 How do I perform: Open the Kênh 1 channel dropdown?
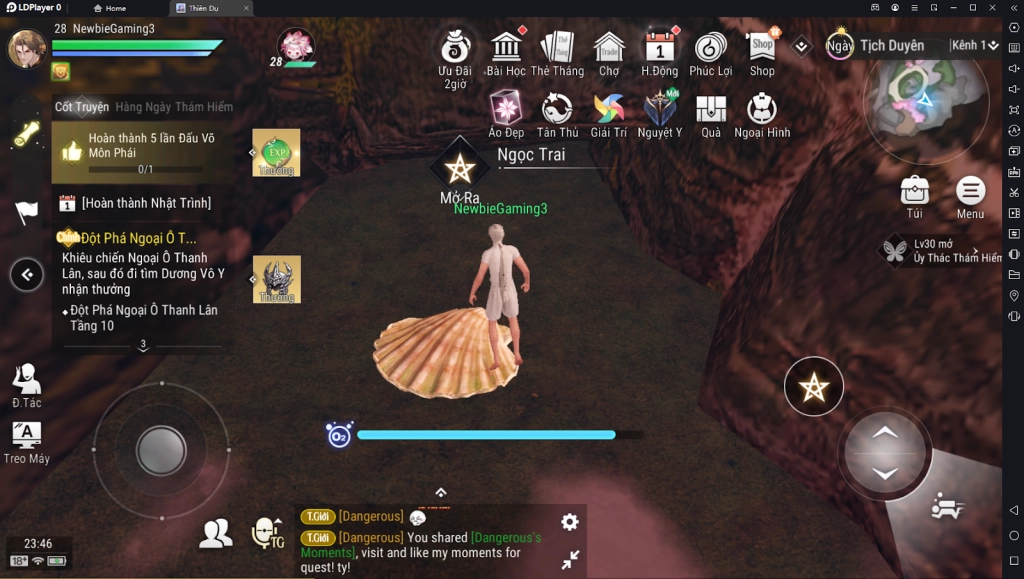(974, 46)
